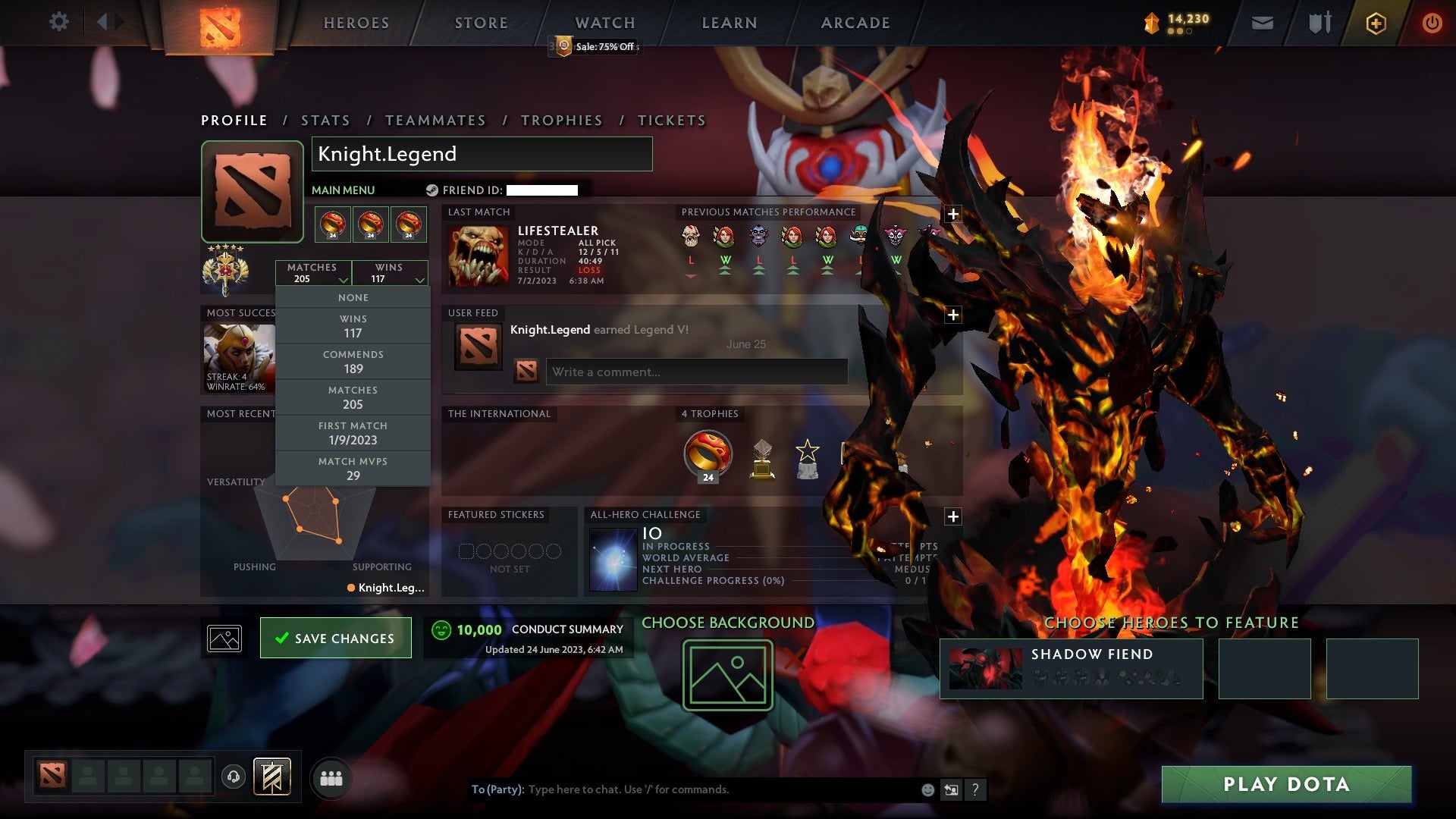1456x819 pixels.
Task: Open the MATCHES stat dropdown
Action: [314, 273]
